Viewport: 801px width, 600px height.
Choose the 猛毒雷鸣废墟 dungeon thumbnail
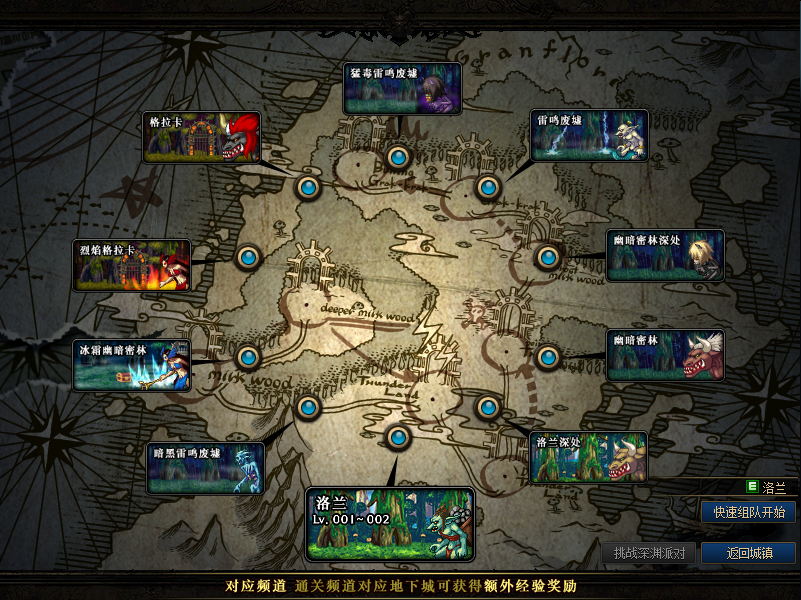point(402,89)
